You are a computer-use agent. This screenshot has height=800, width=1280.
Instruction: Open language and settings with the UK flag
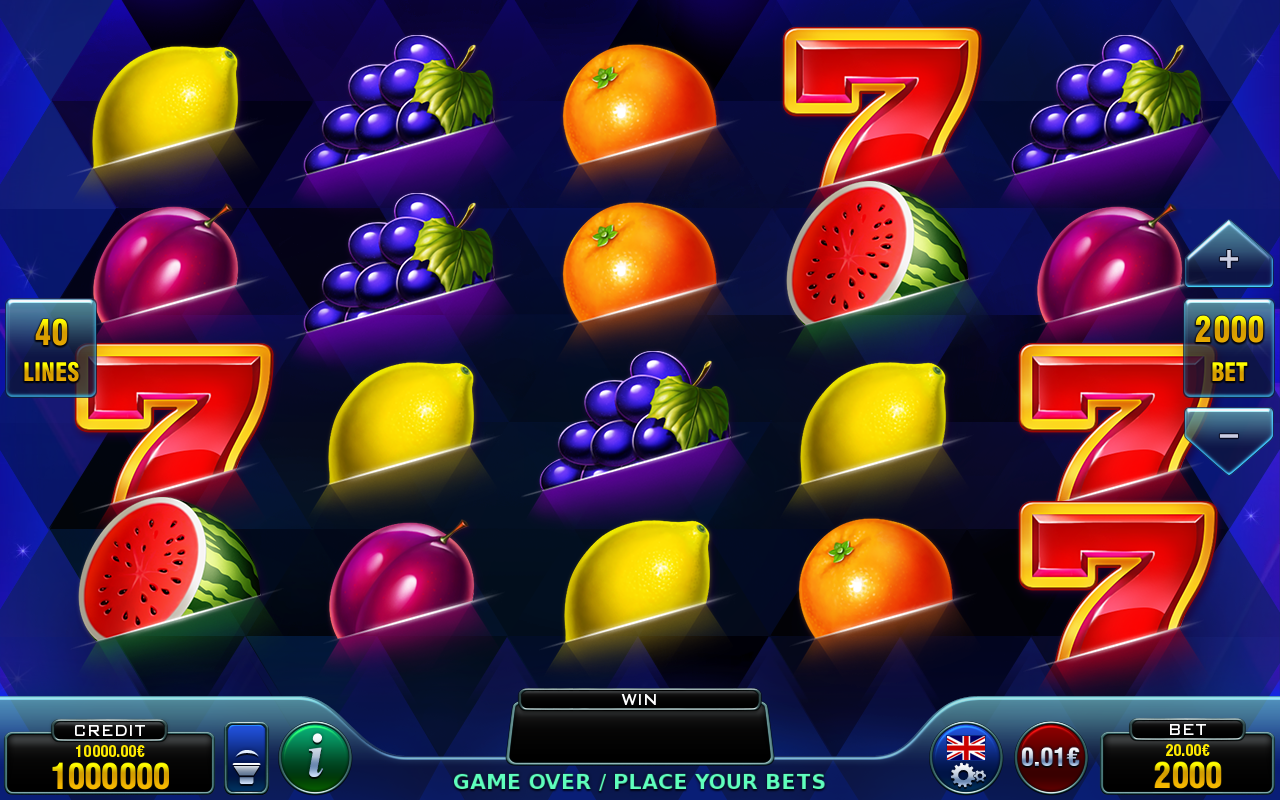[x=966, y=758]
